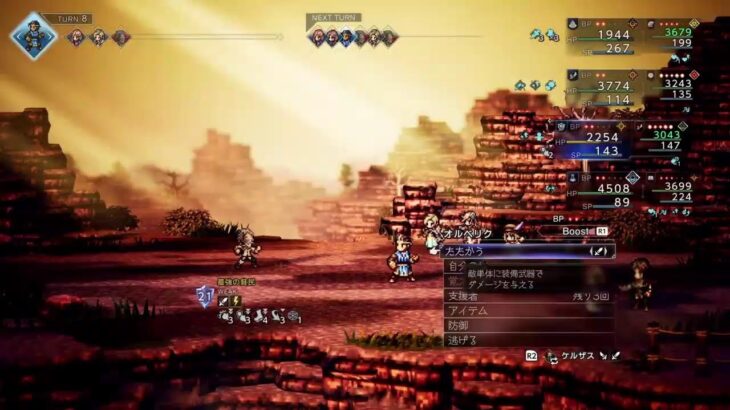Image resolution: width=730 pixels, height=410 pixels.
Task: Open the 自分 skills command row
Action: point(456,268)
